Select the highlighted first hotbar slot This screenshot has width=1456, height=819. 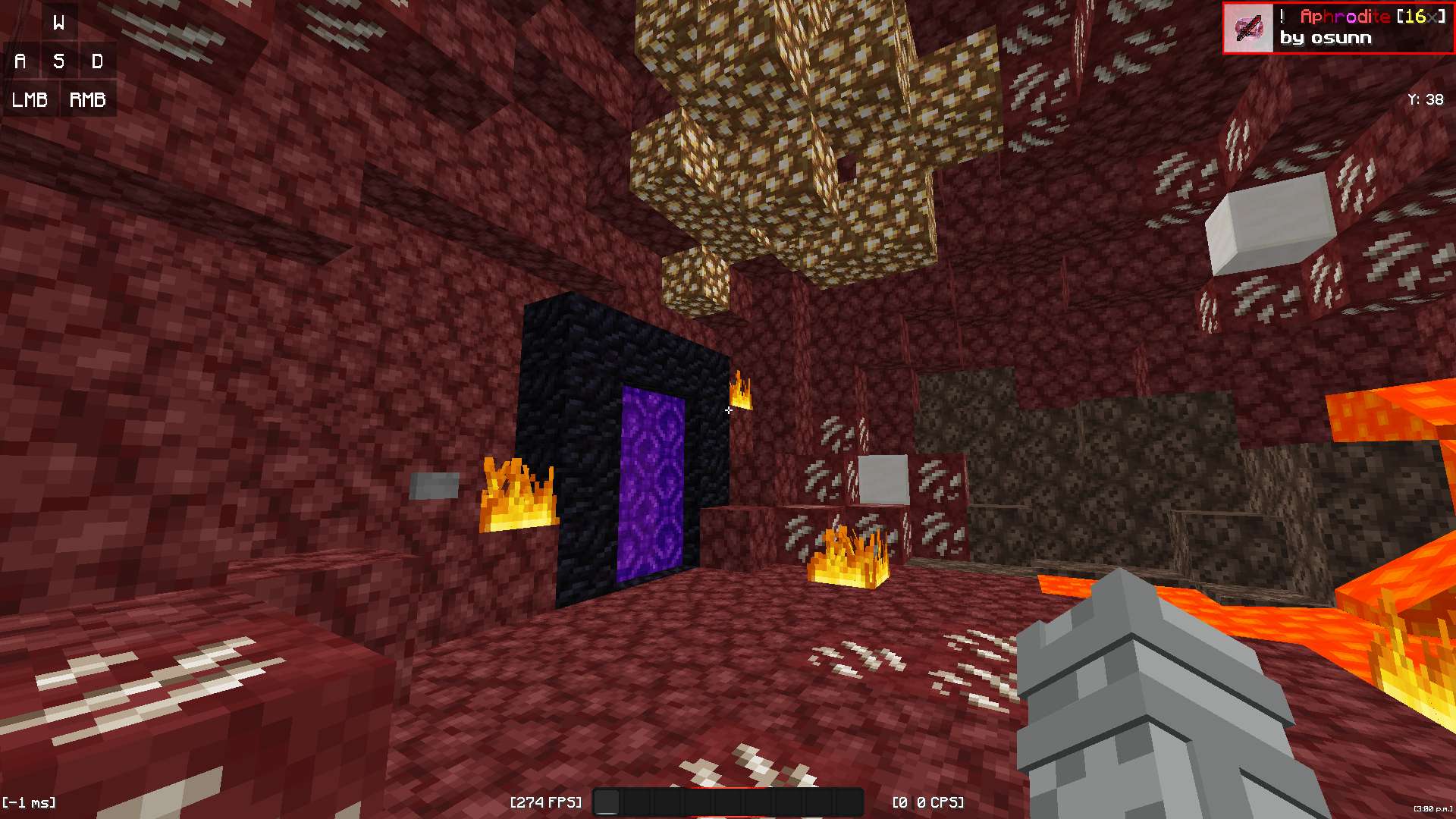pos(607,802)
